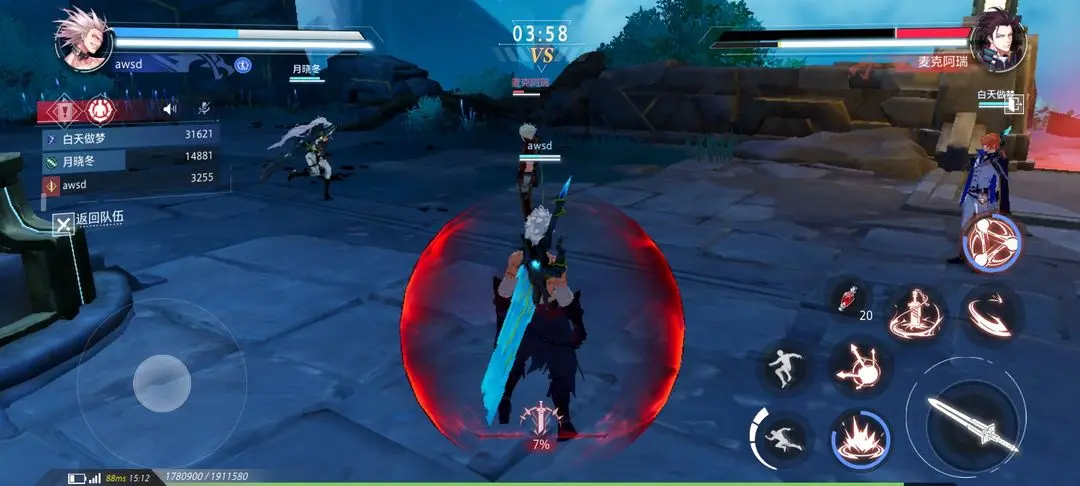Select player 月晓冬 in the damage list

tap(130, 158)
